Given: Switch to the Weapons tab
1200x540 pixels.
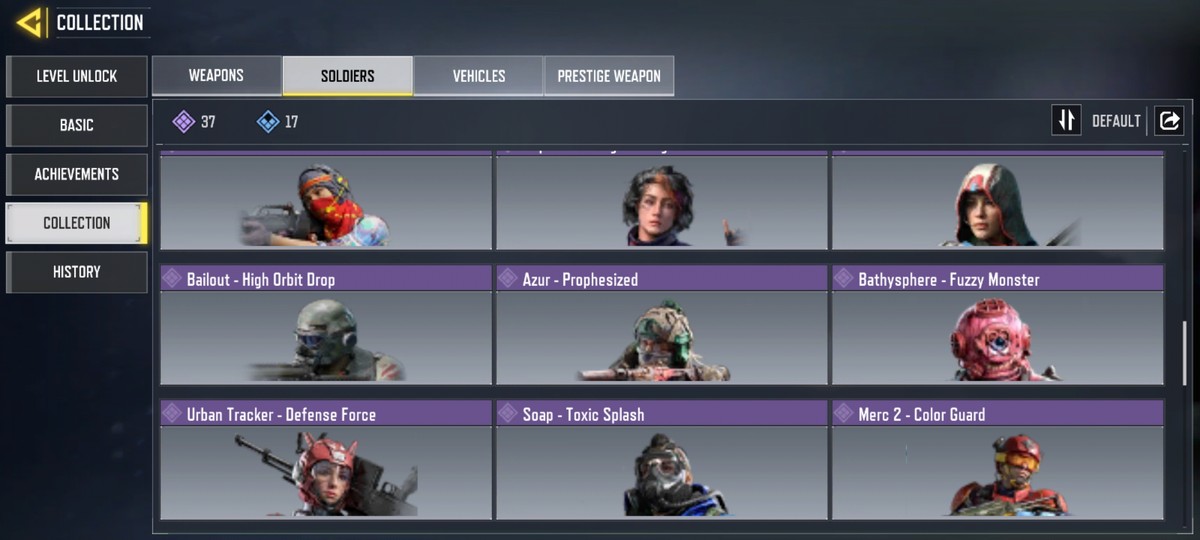Looking at the screenshot, I should click(x=217, y=76).
